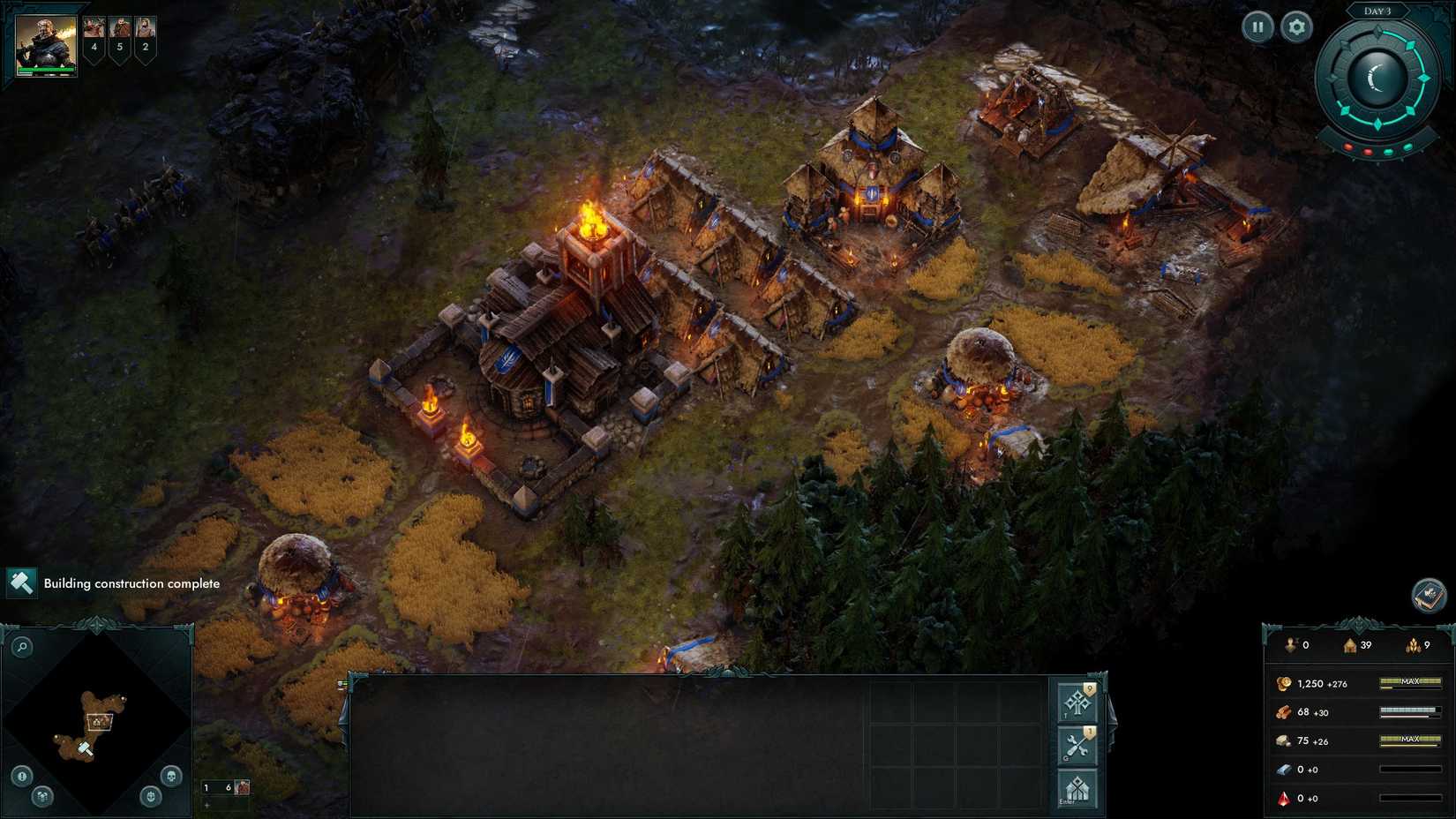Select the Repair tool command
This screenshot has height=819, width=1456.
(1077, 743)
